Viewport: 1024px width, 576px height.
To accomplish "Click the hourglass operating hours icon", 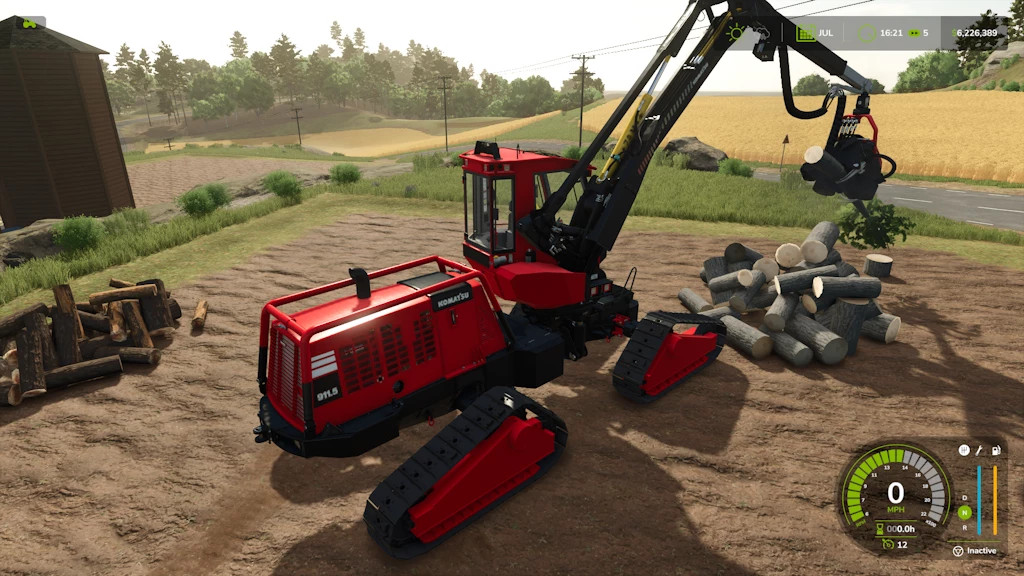I will pyautogui.click(x=879, y=528).
